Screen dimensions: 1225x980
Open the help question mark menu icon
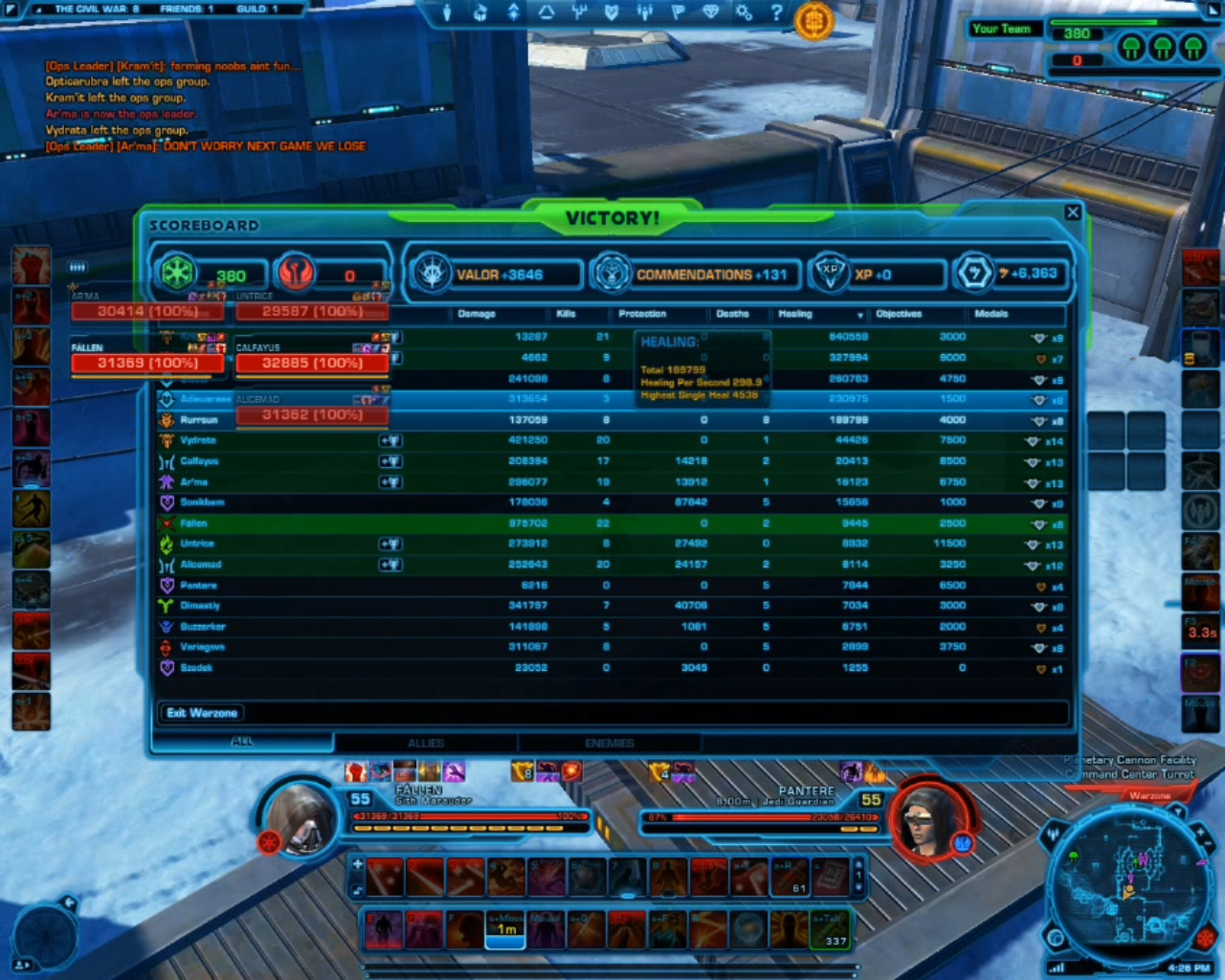point(776,12)
